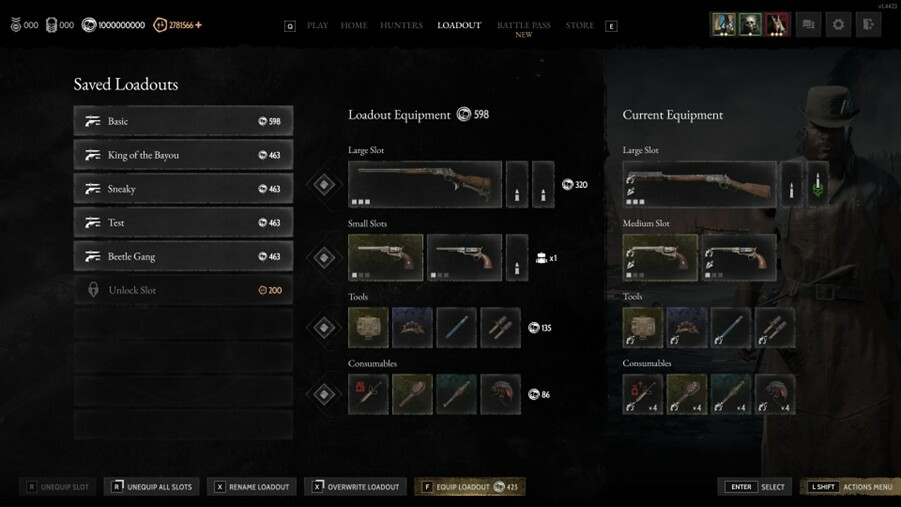Select the large slot rifle in Loadout Equipment
This screenshot has height=507, width=901.
click(425, 185)
